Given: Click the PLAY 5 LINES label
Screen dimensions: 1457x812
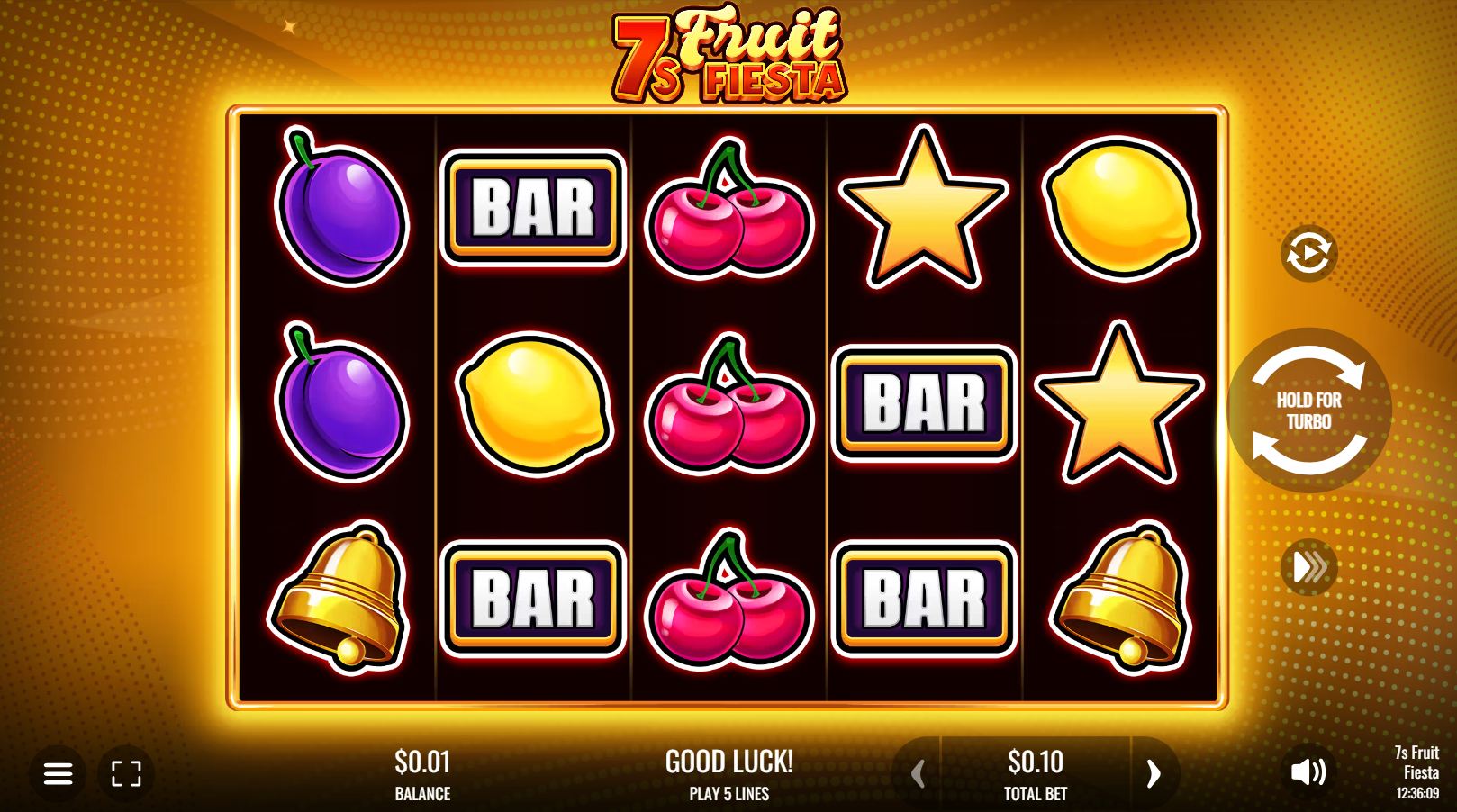Looking at the screenshot, I should click(728, 794).
